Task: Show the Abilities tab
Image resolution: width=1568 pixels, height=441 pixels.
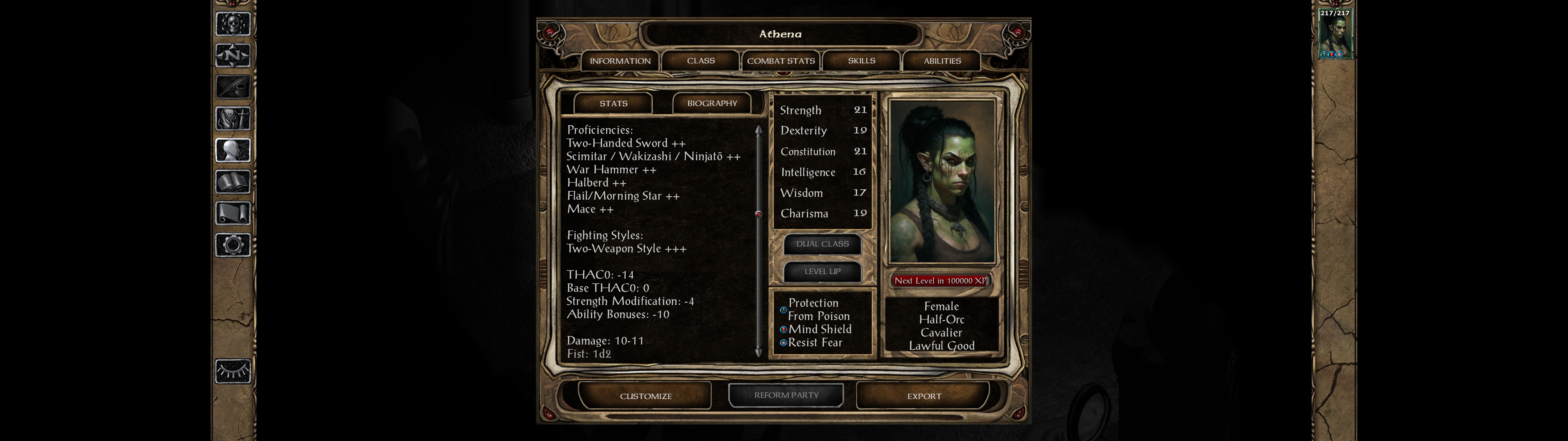Action: 942,61
